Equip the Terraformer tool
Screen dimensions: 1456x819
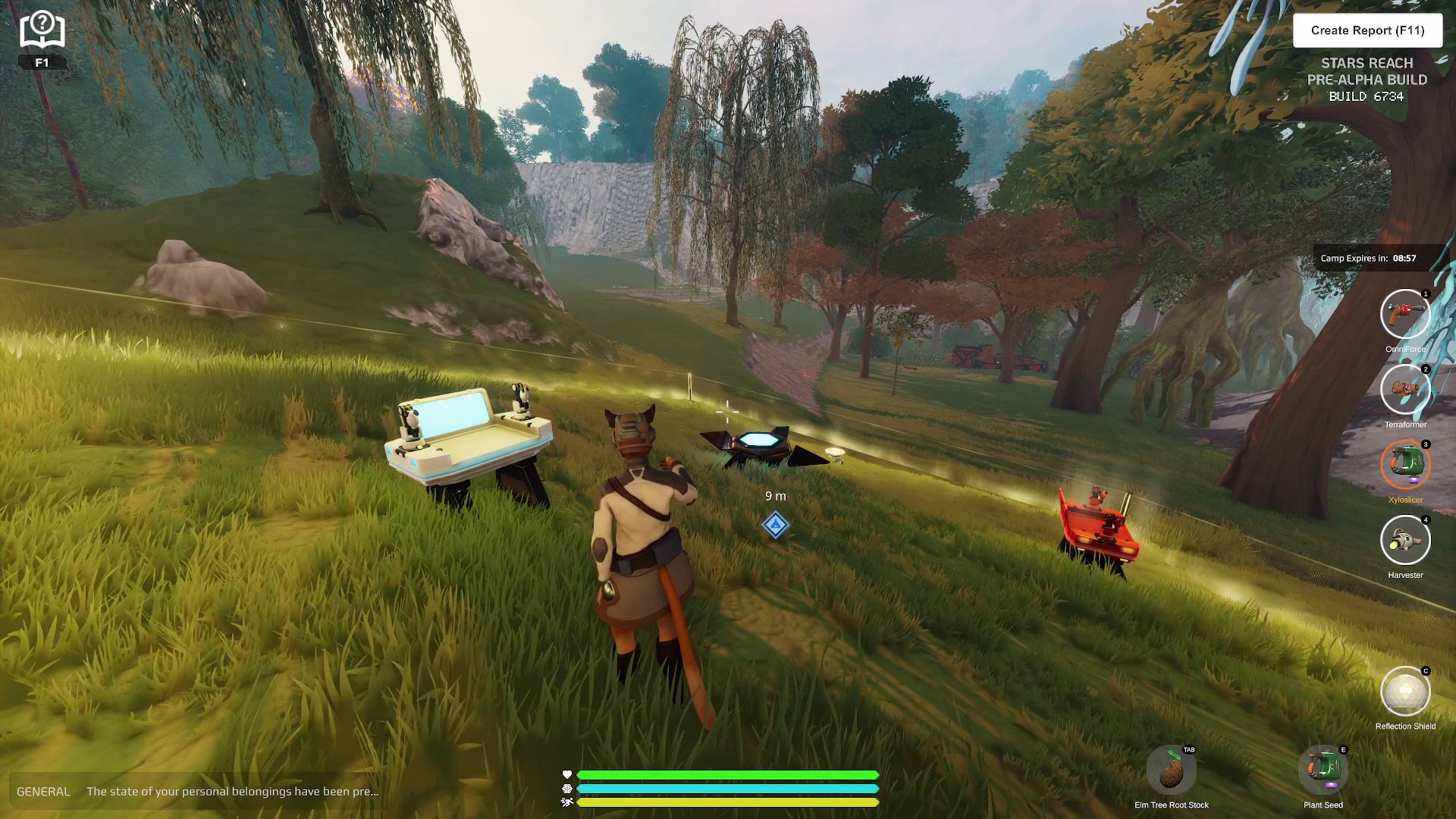[1404, 389]
